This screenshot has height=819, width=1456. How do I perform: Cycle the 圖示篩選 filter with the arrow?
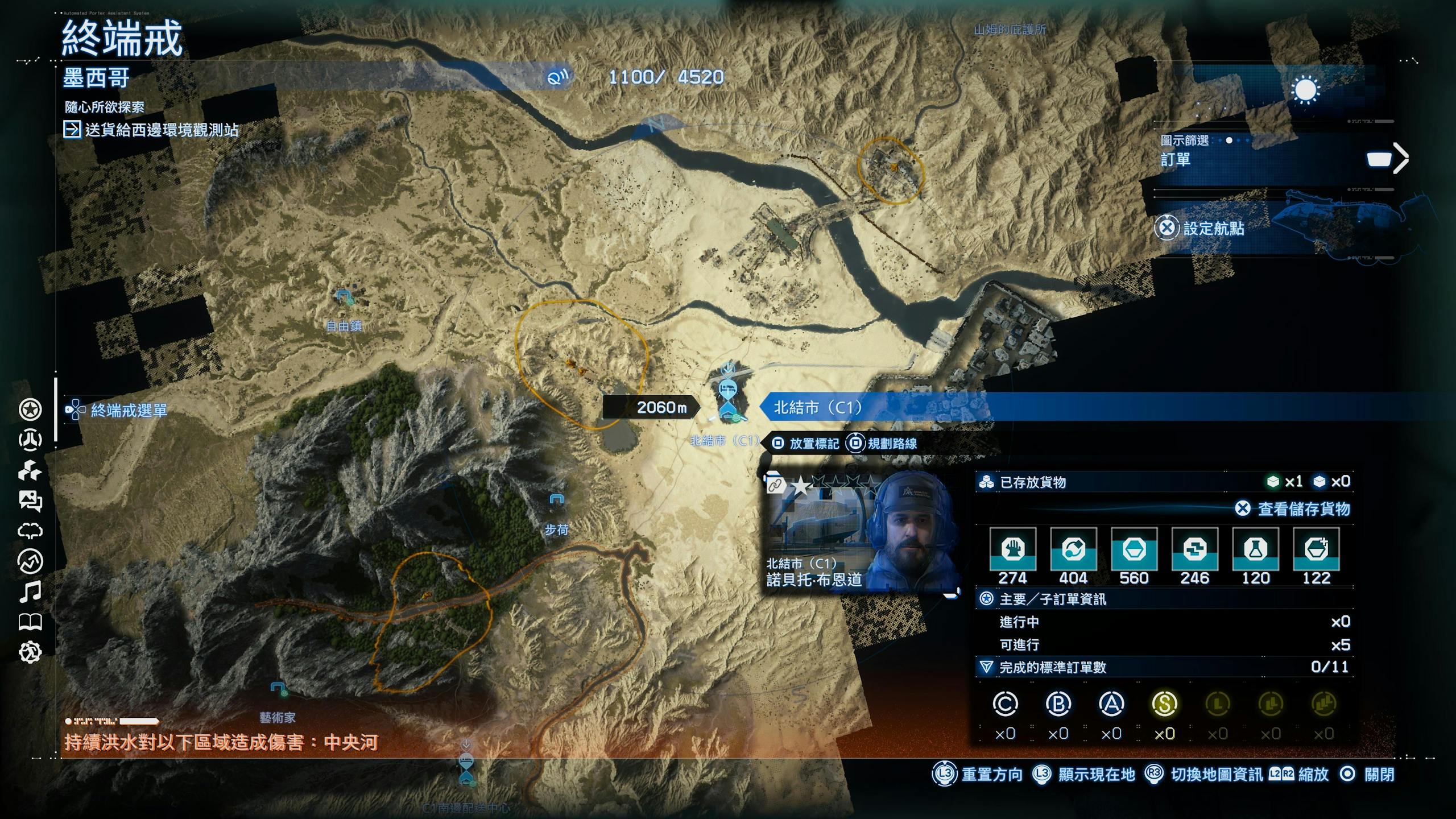(1401, 158)
